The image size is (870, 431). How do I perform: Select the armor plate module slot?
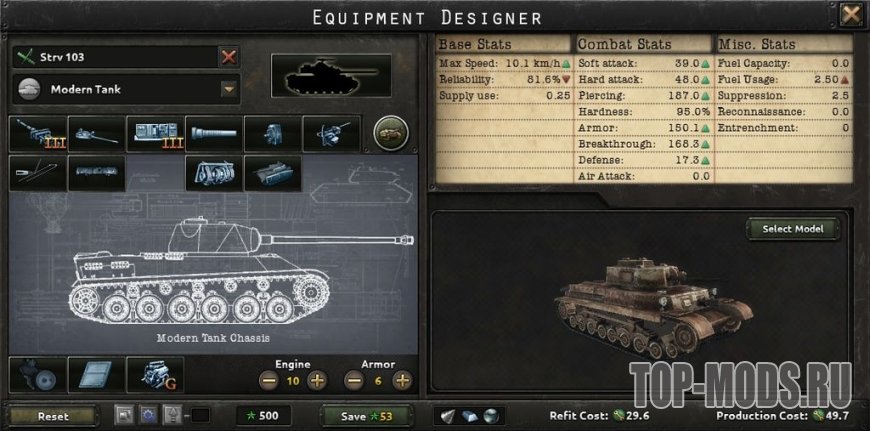(x=96, y=374)
